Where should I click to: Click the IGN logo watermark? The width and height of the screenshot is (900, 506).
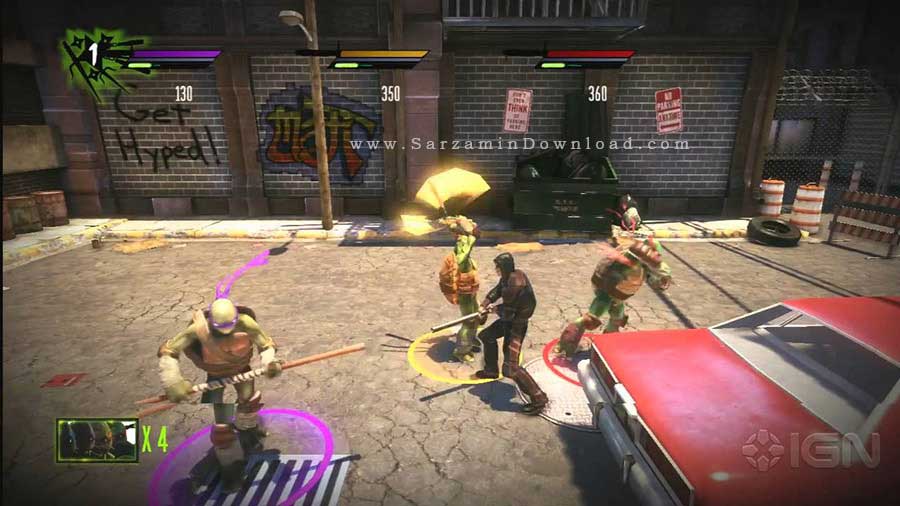809,451
